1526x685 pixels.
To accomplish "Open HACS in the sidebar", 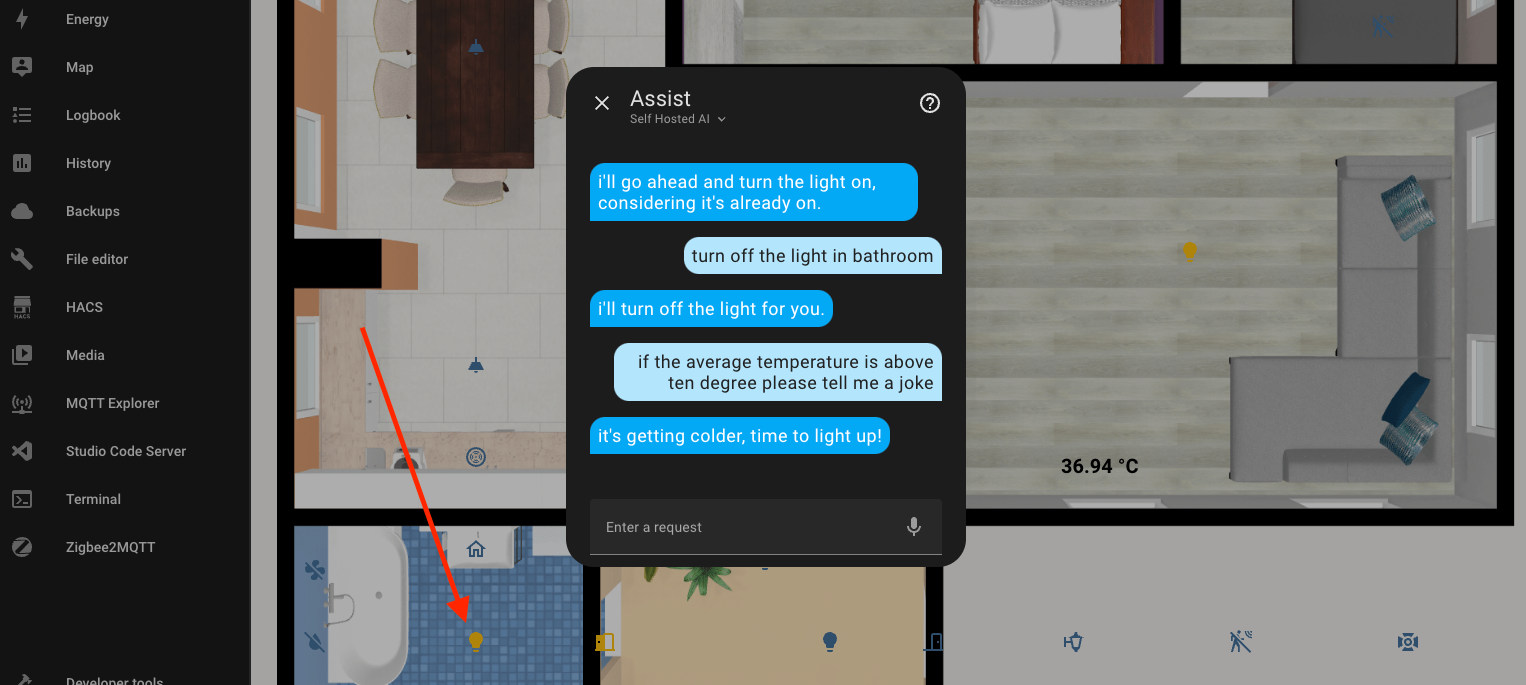I will (84, 307).
